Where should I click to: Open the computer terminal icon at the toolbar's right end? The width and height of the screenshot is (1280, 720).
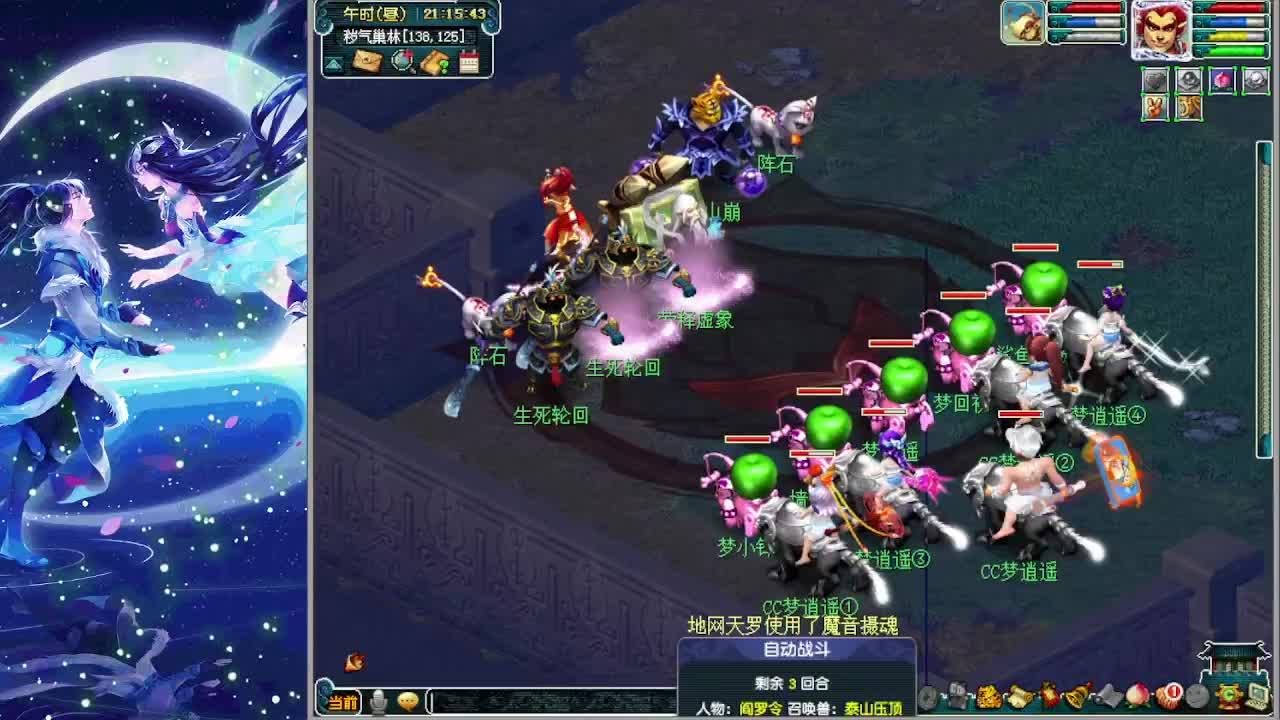1256,695
